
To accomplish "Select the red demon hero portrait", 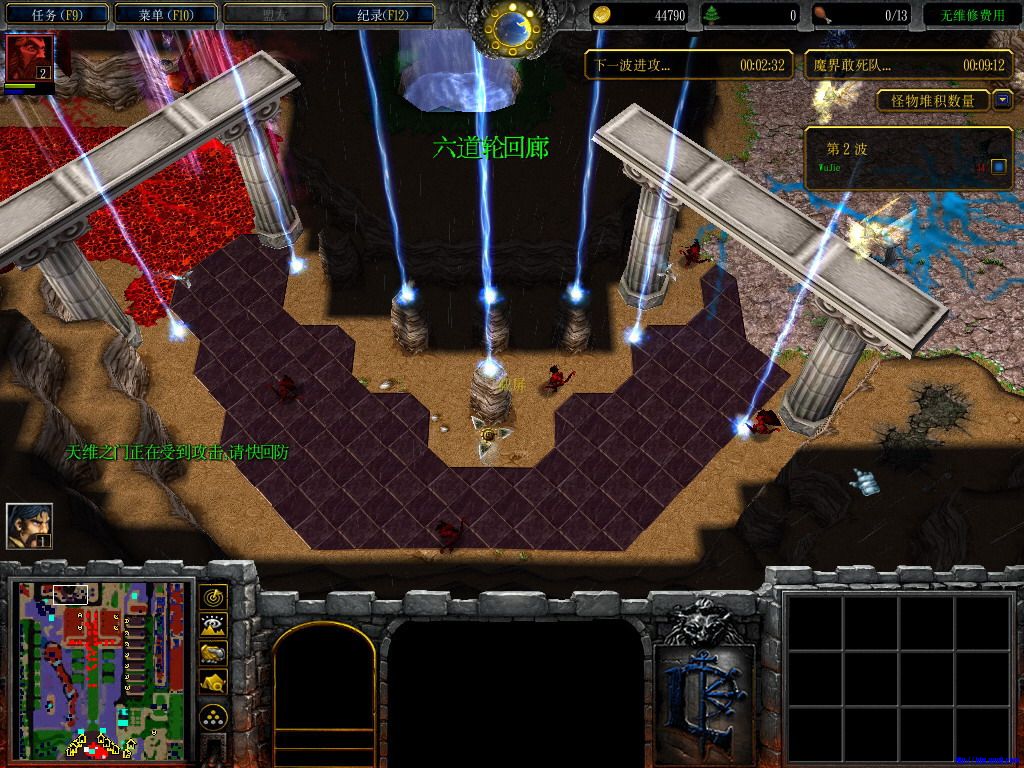I will [x=29, y=58].
